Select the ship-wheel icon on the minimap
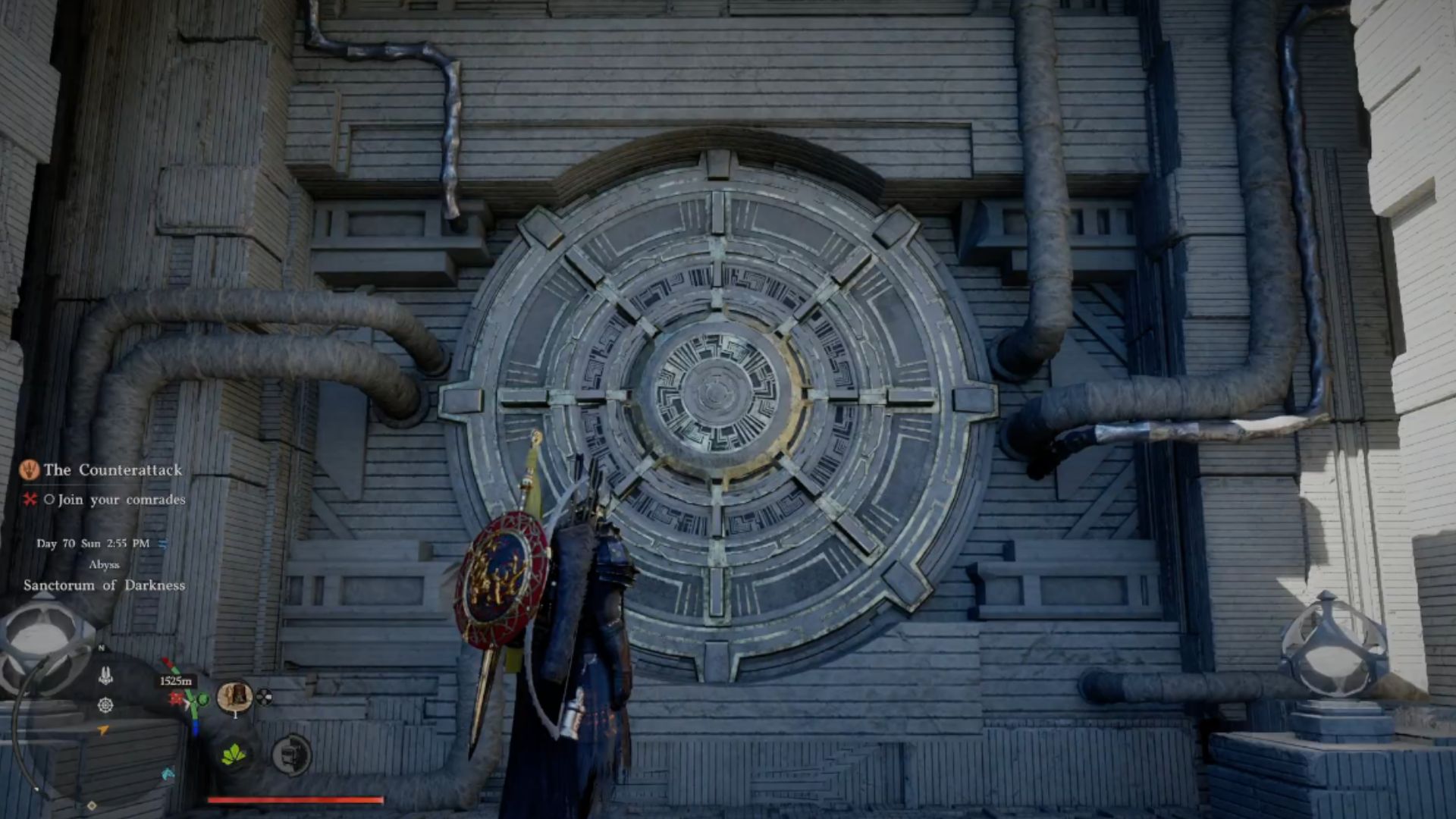This screenshot has width=1456, height=819. click(x=106, y=706)
